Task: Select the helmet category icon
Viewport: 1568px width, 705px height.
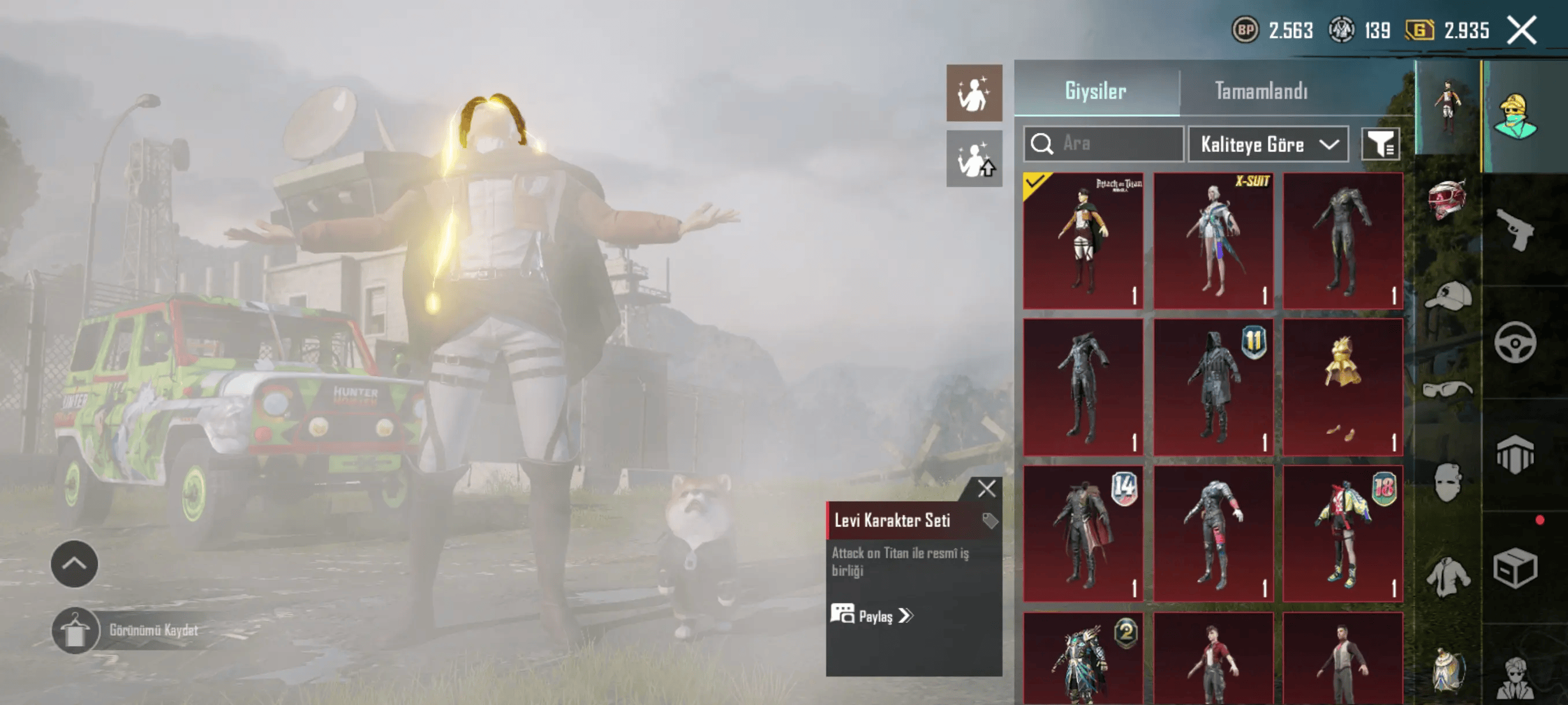Action: point(1448,199)
